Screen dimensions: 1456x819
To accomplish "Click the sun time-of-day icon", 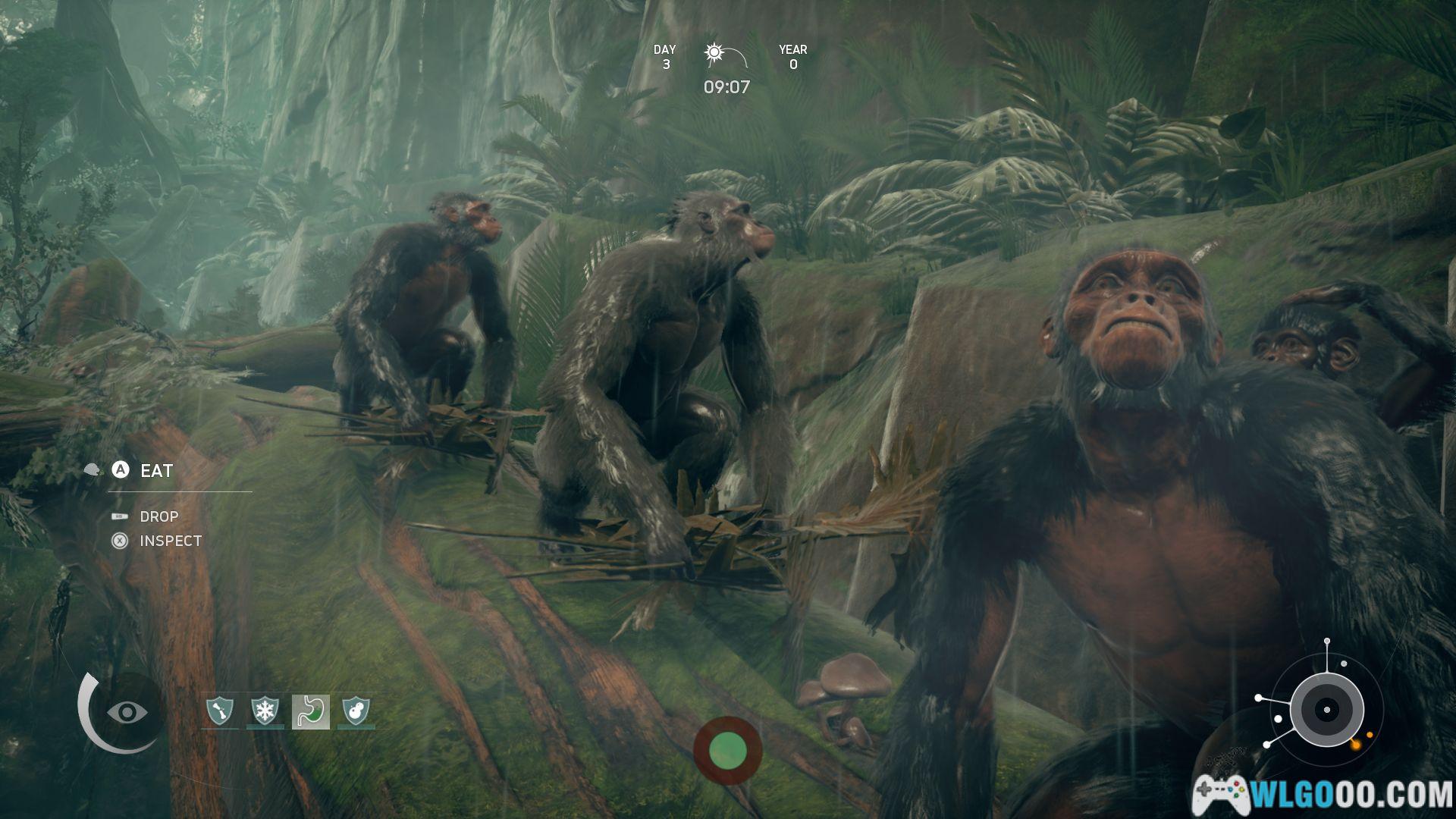I will tap(714, 53).
